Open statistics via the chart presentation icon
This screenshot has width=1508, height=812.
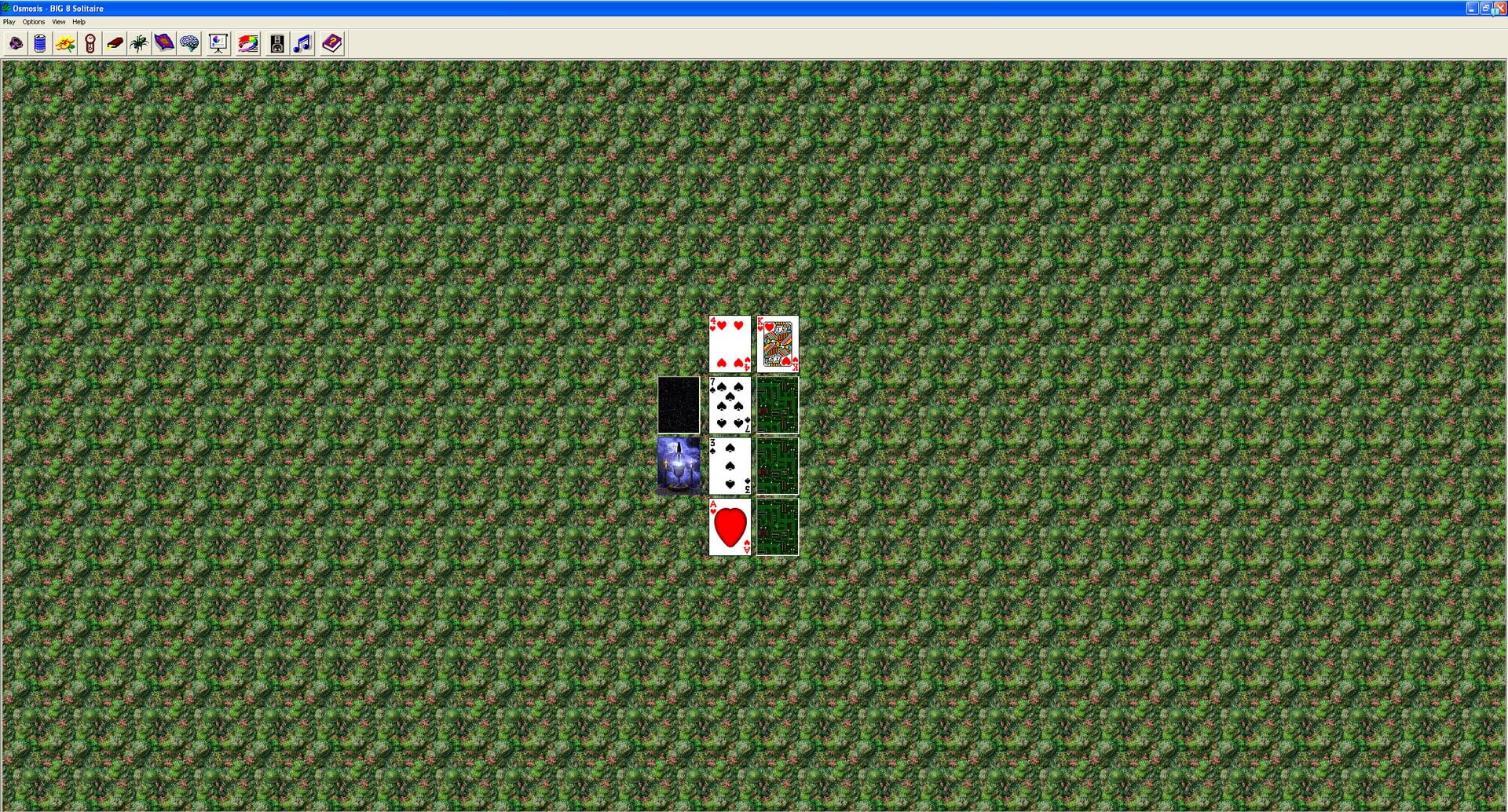(x=218, y=43)
